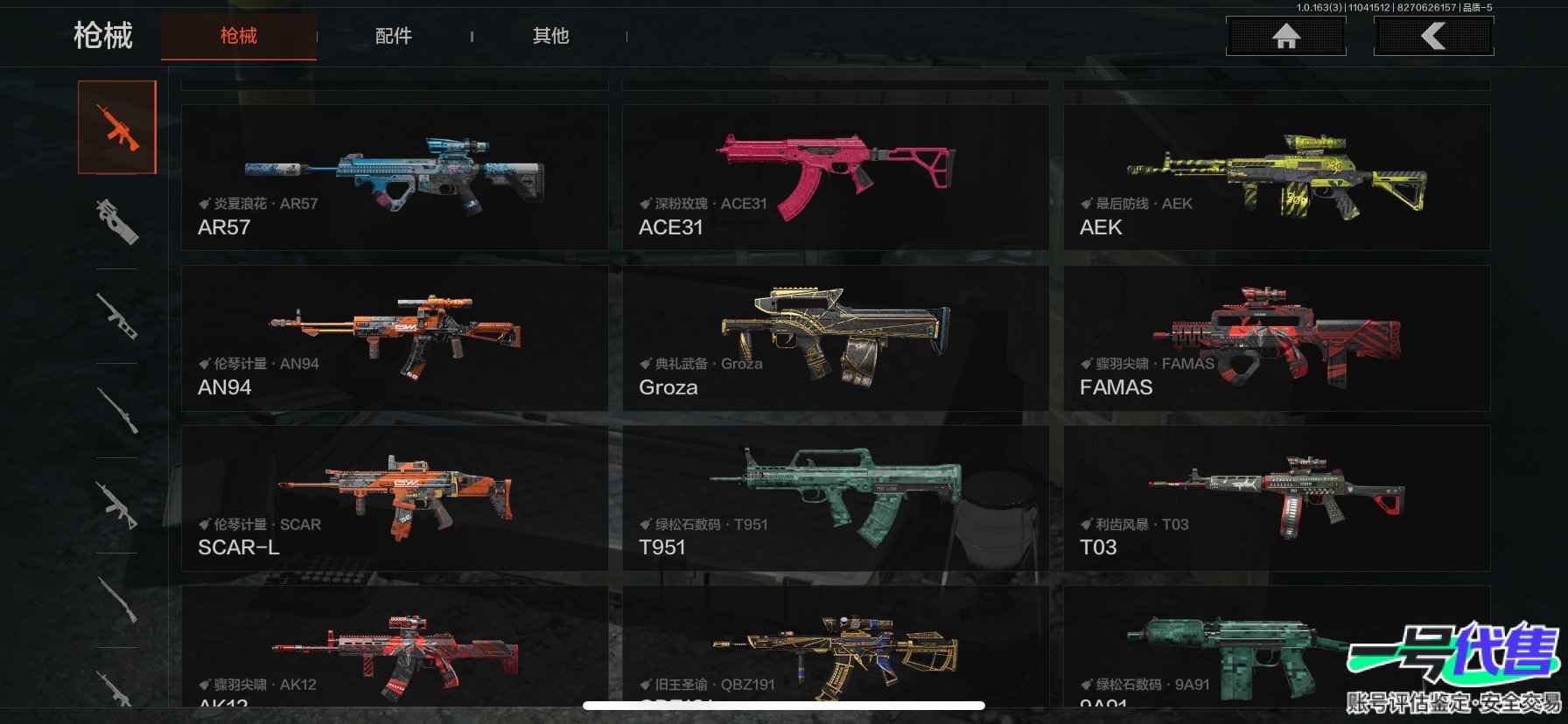Open the yellow AEK weapon tile
This screenshot has width=1568, height=724.
coord(1276,178)
